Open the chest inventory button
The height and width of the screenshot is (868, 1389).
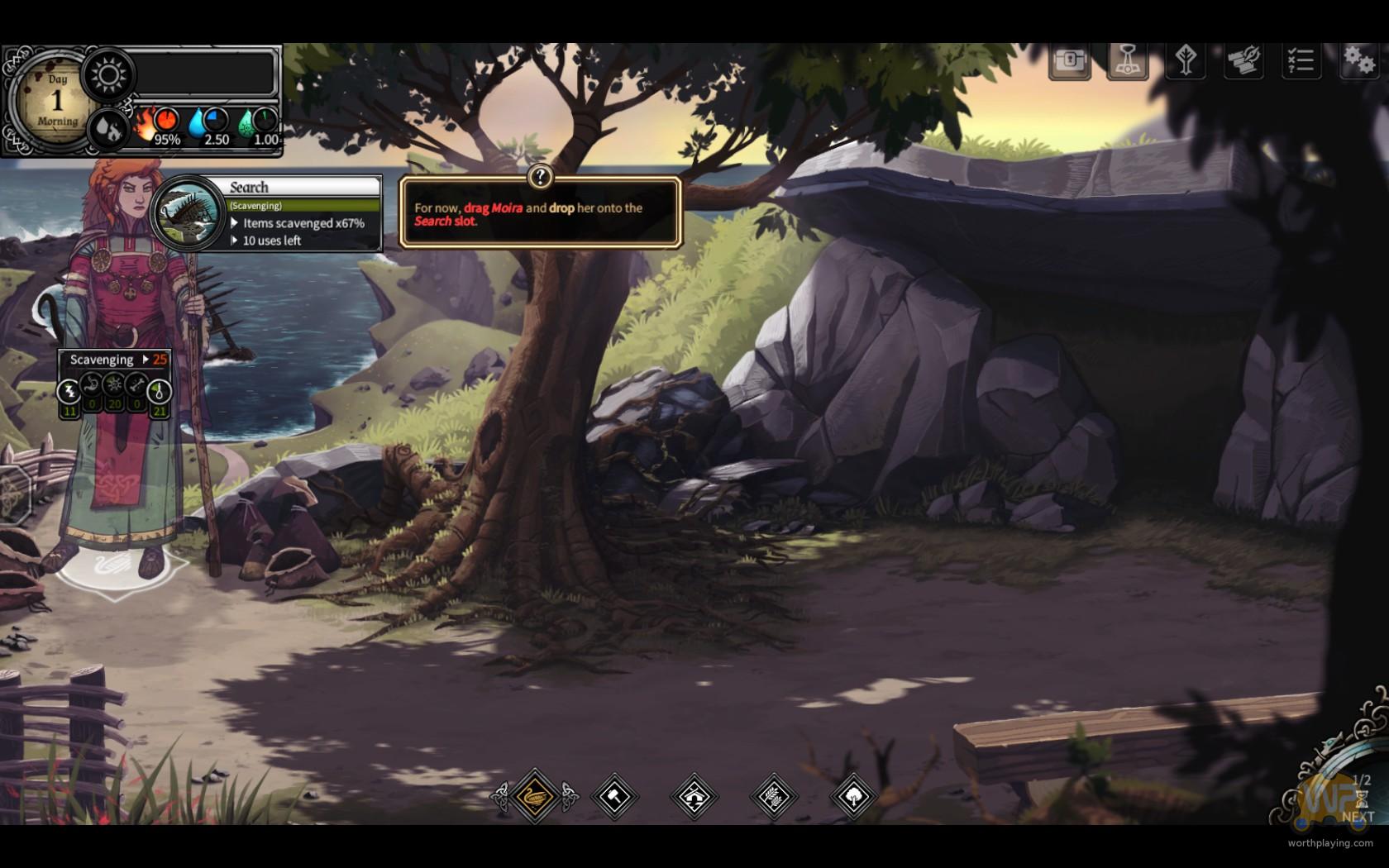coord(1070,61)
